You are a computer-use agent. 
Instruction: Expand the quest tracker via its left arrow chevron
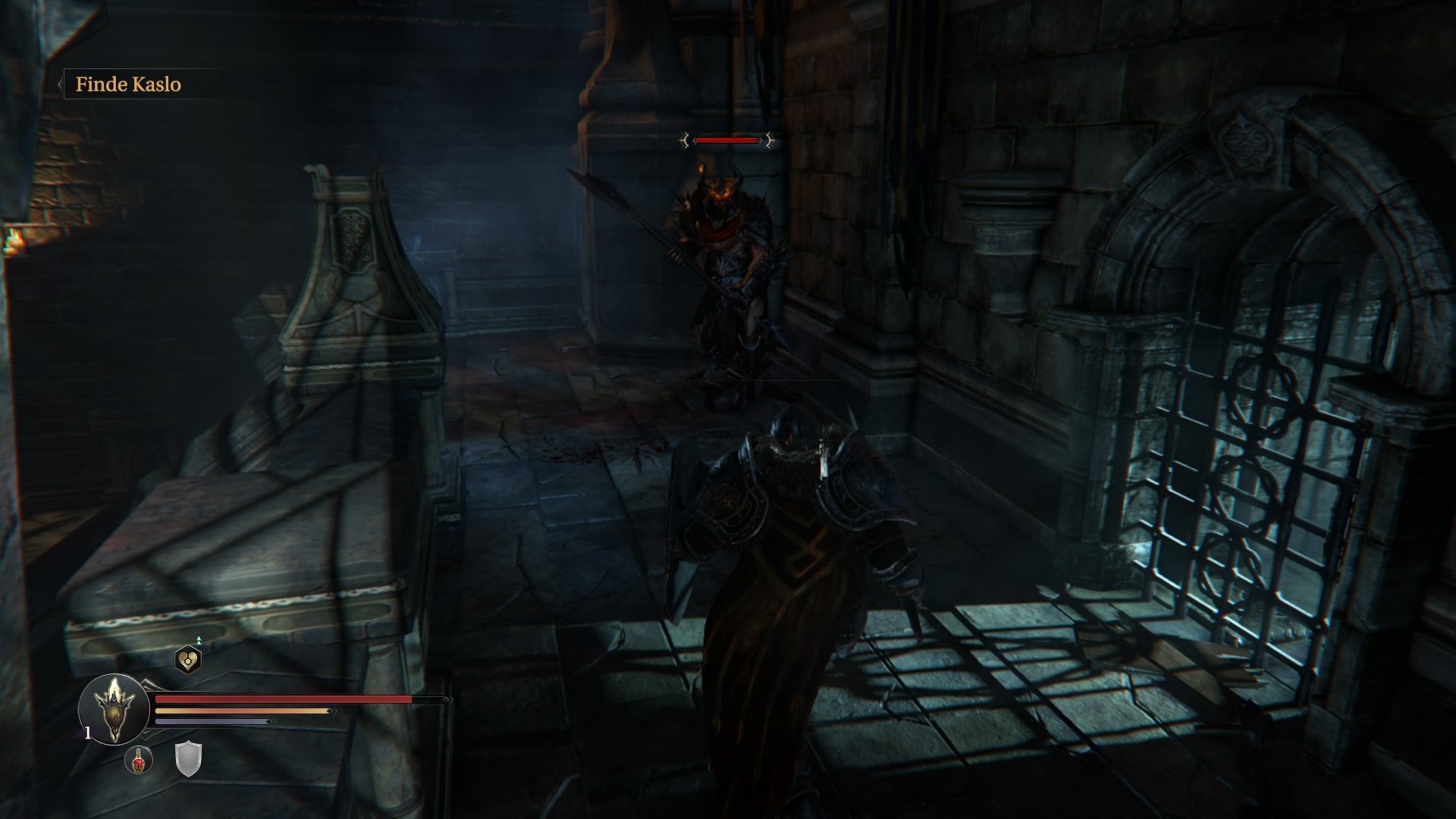pyautogui.click(x=61, y=85)
